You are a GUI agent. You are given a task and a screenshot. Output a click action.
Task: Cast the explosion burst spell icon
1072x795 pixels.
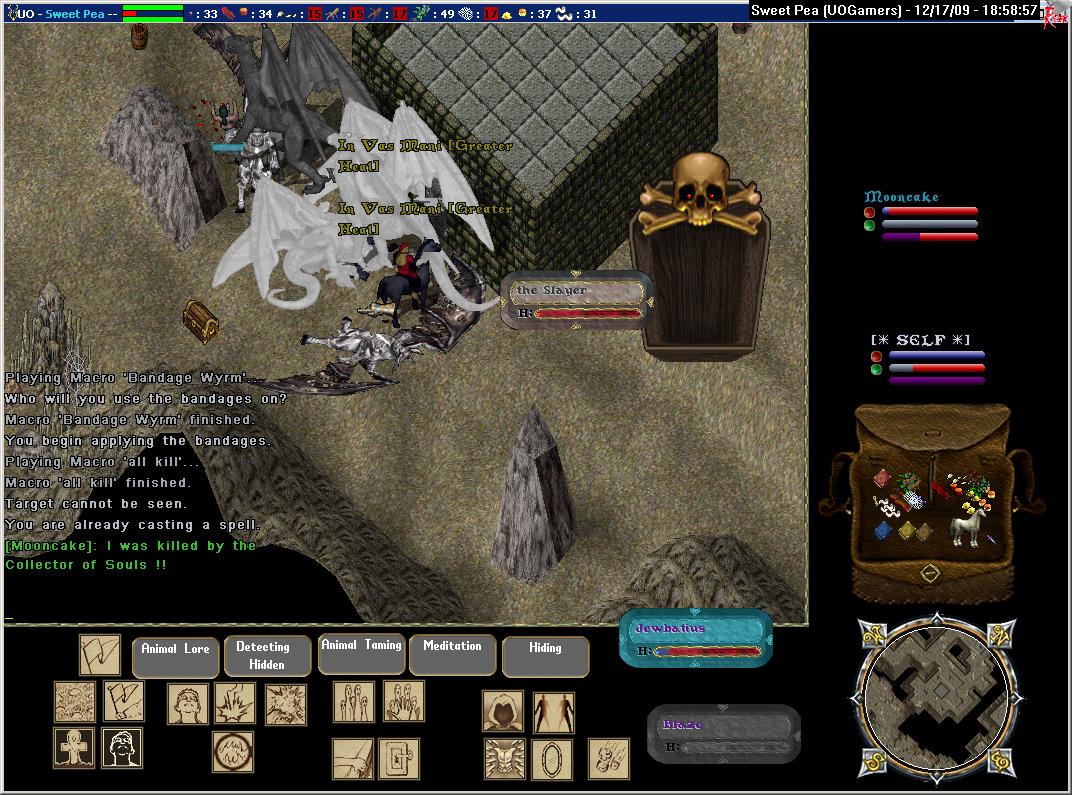click(285, 704)
